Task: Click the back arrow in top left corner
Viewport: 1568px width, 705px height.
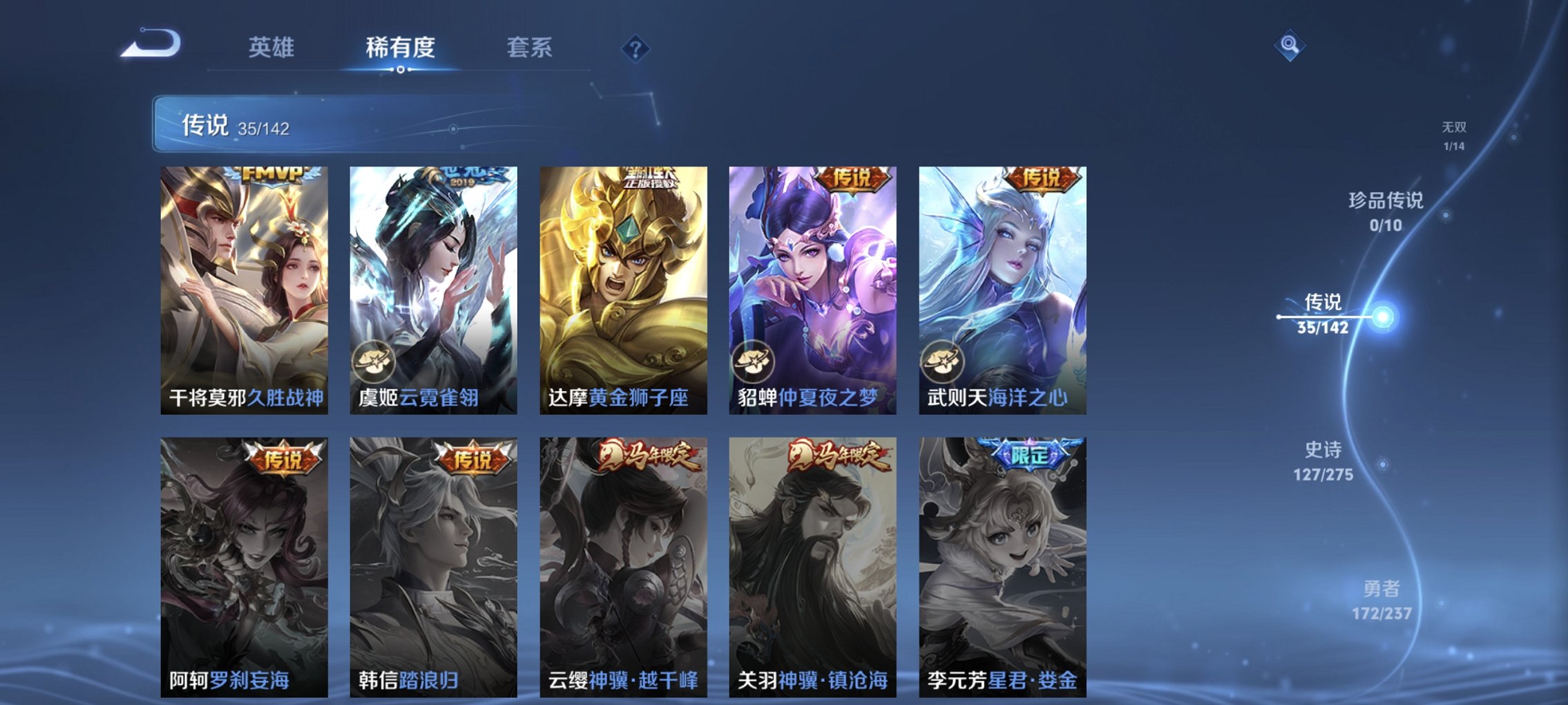Action: tap(151, 44)
